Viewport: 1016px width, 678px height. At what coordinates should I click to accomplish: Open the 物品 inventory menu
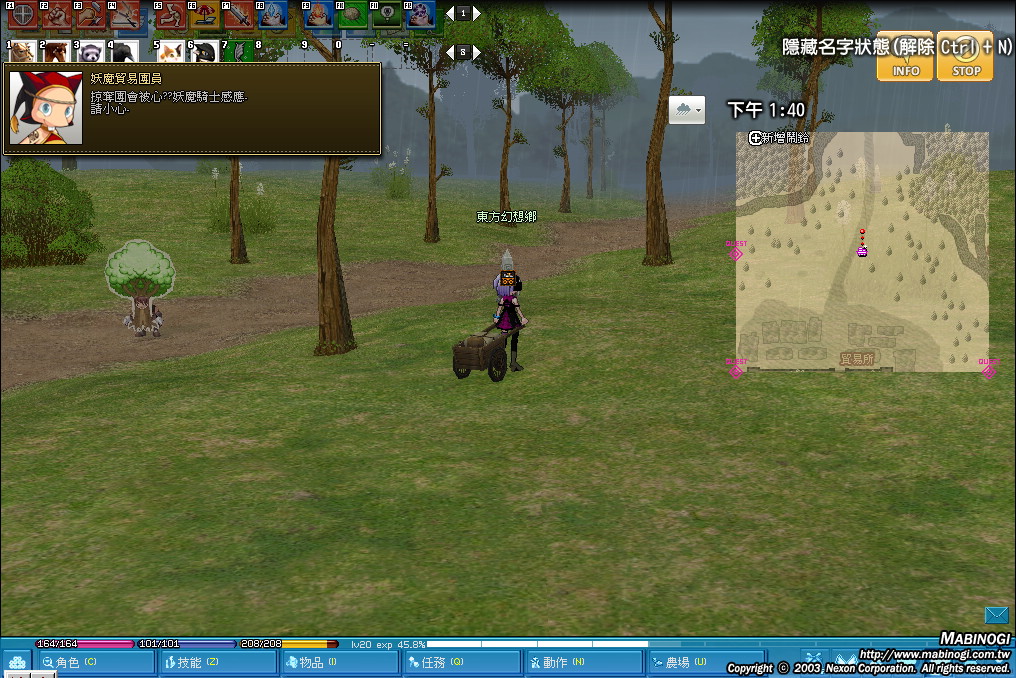pyautogui.click(x=339, y=662)
